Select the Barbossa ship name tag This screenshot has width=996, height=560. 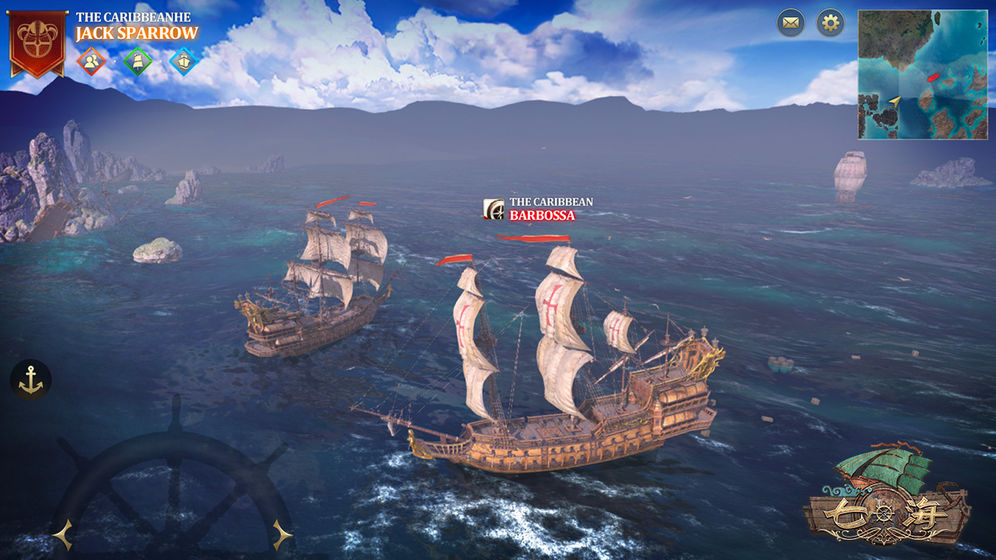[539, 209]
